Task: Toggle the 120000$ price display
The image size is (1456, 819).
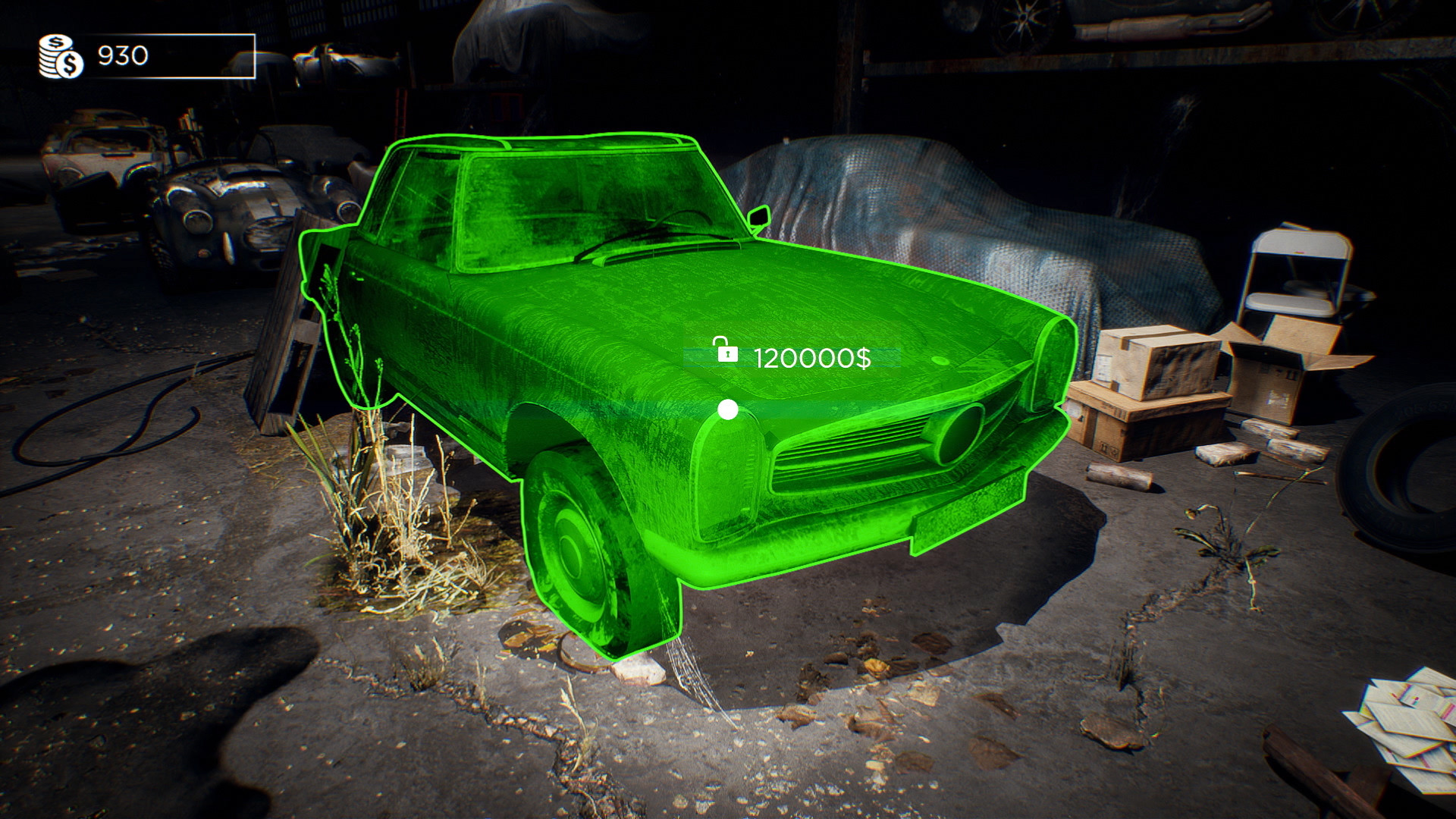Action: point(813,358)
